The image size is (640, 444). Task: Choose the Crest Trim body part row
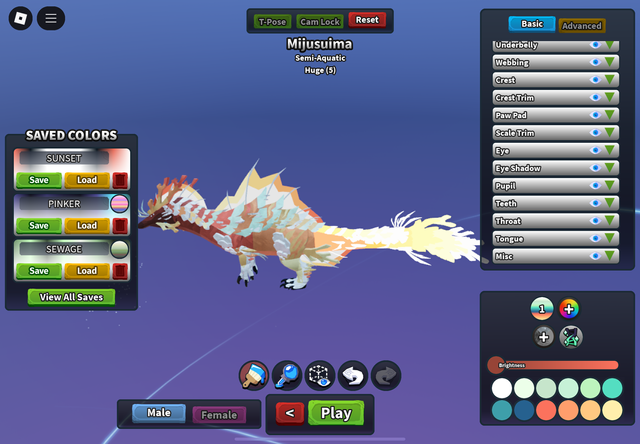pyautogui.click(x=540, y=98)
